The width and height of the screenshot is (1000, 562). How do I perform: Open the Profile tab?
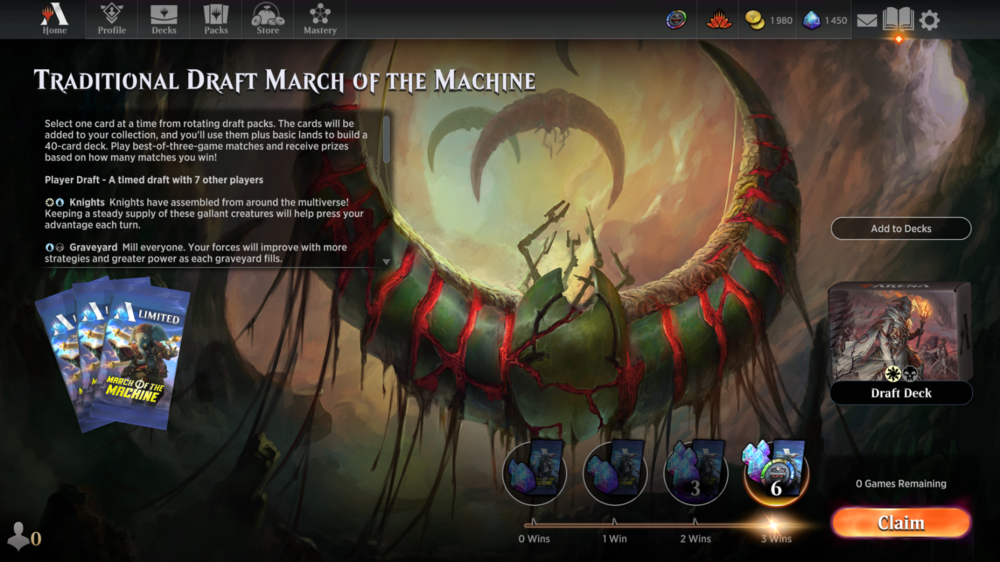coord(112,19)
